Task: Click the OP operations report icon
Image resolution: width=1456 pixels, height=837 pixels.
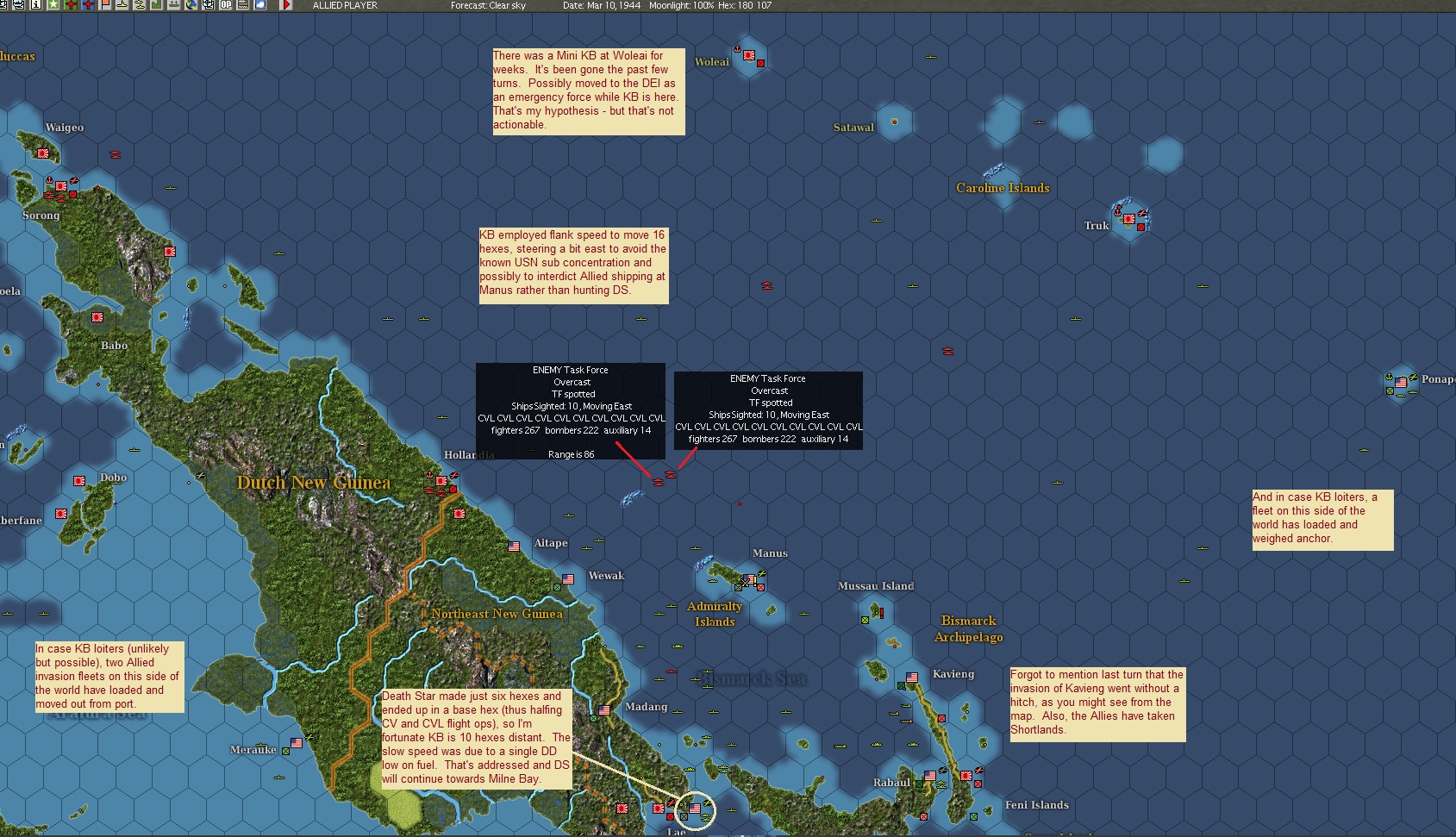Action: click(x=226, y=6)
